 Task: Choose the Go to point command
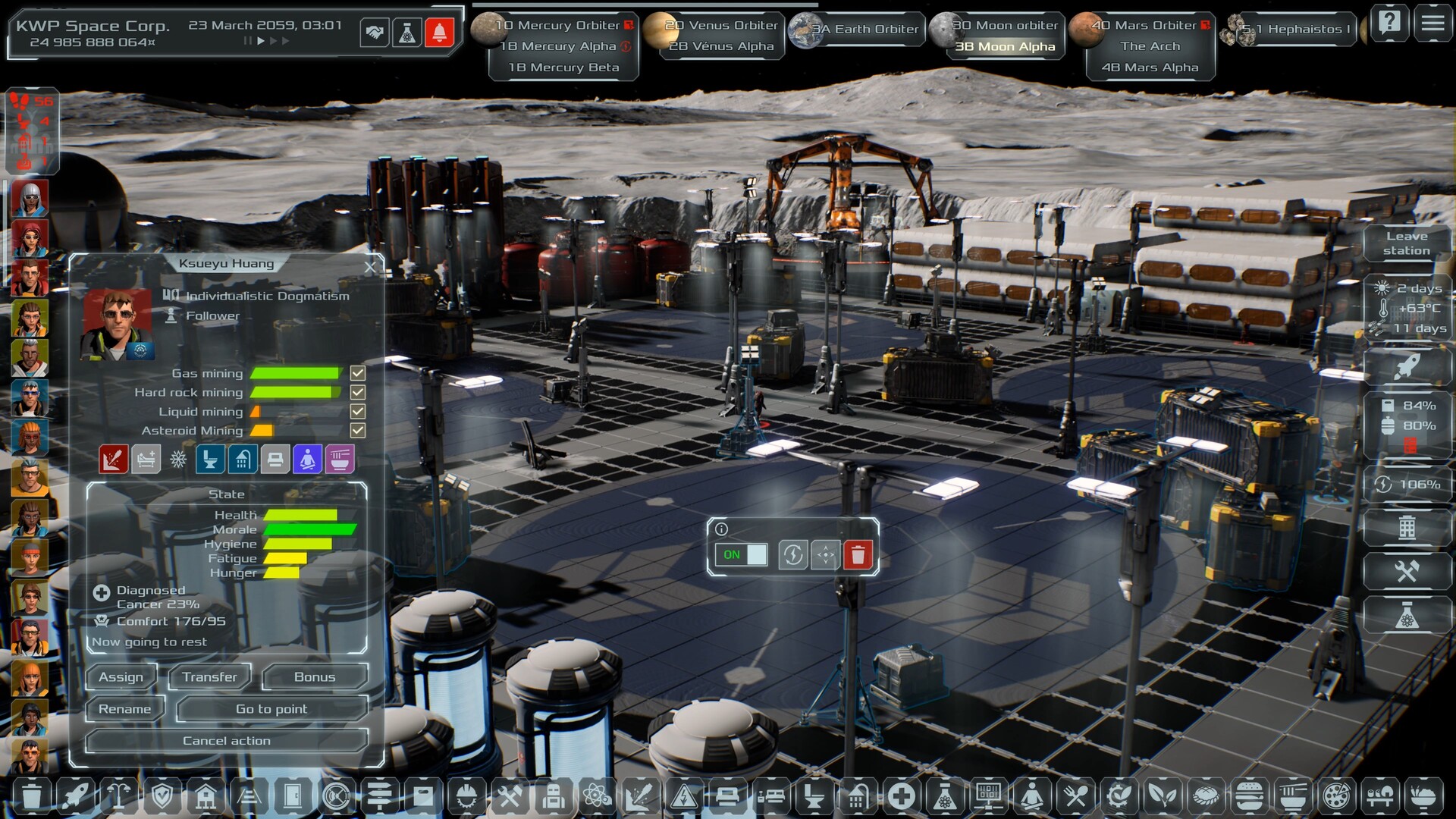point(271,709)
